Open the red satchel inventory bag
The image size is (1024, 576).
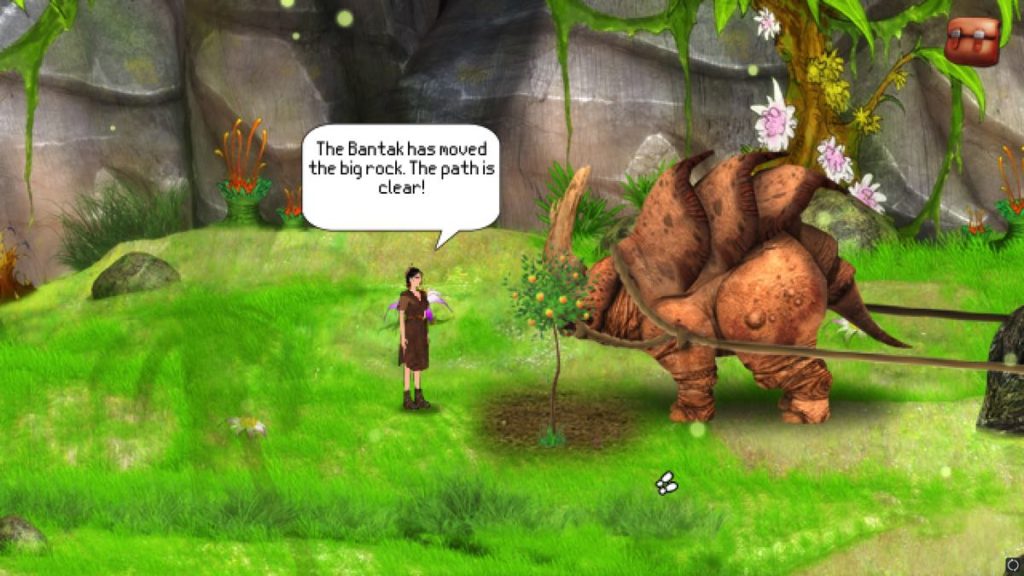(x=972, y=41)
